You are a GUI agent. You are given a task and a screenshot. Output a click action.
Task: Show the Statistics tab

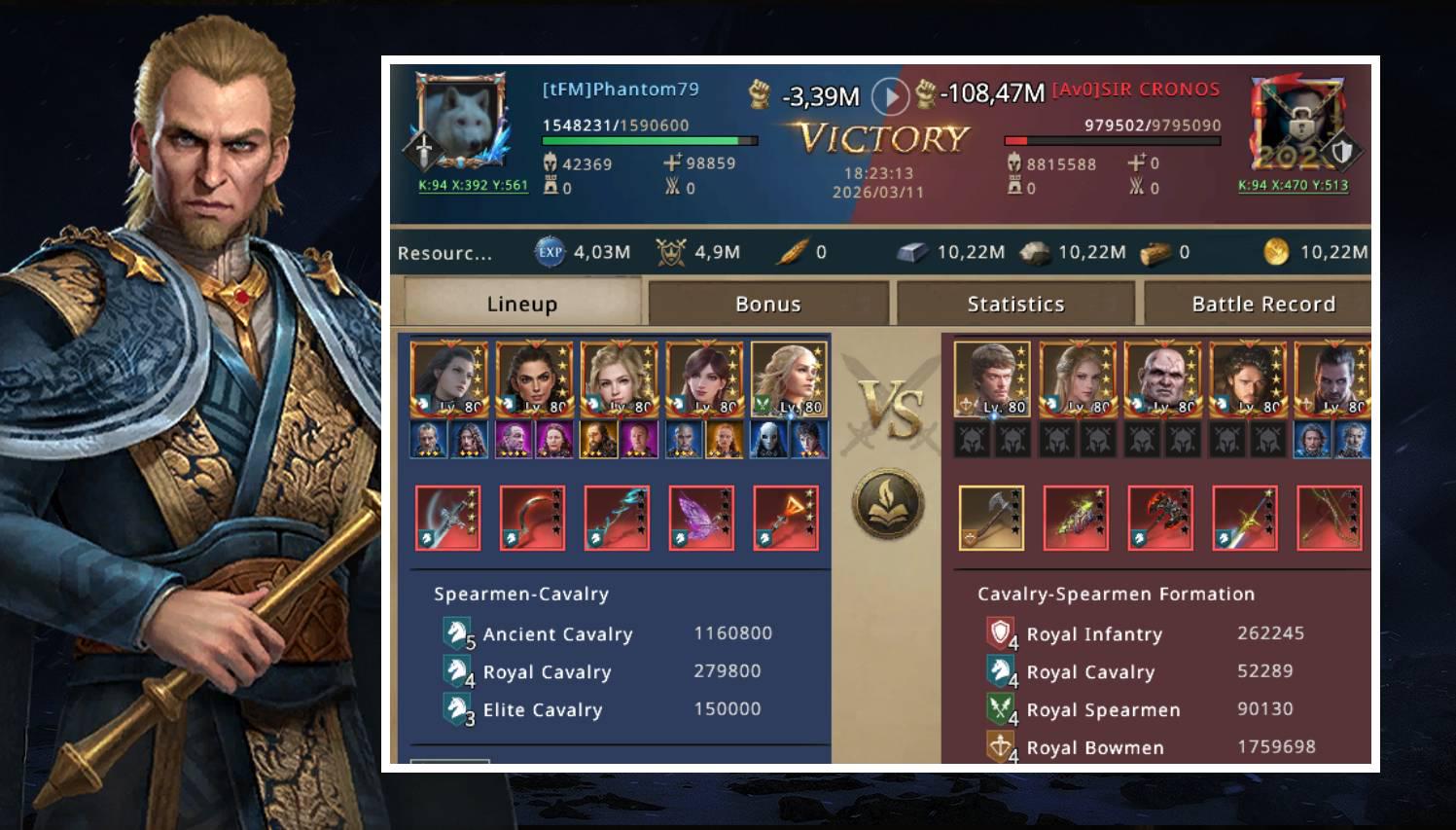click(1015, 304)
